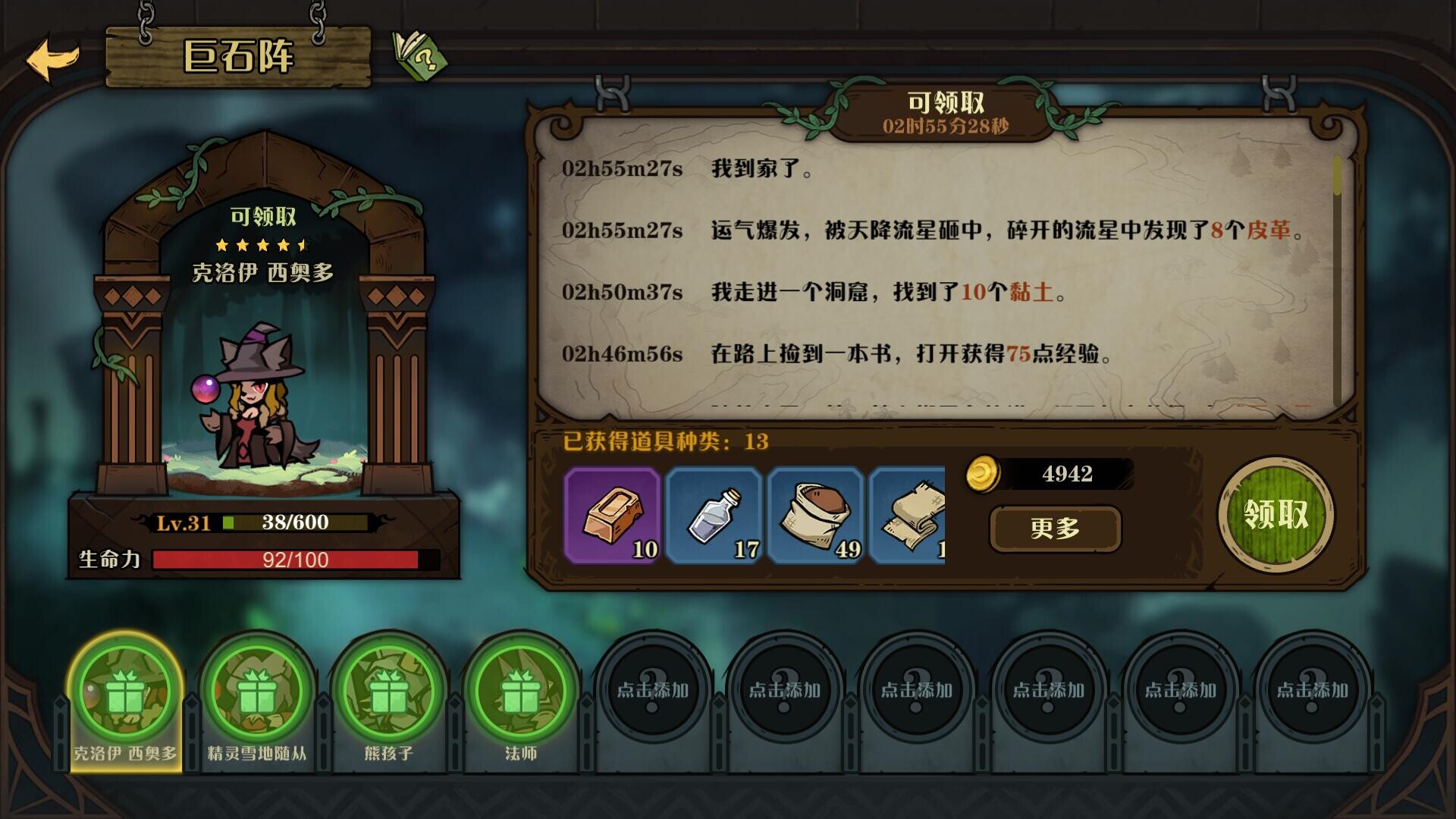The height and width of the screenshot is (819, 1456).
Task: Open the 法师 adventurer gift slot
Action: tap(520, 690)
